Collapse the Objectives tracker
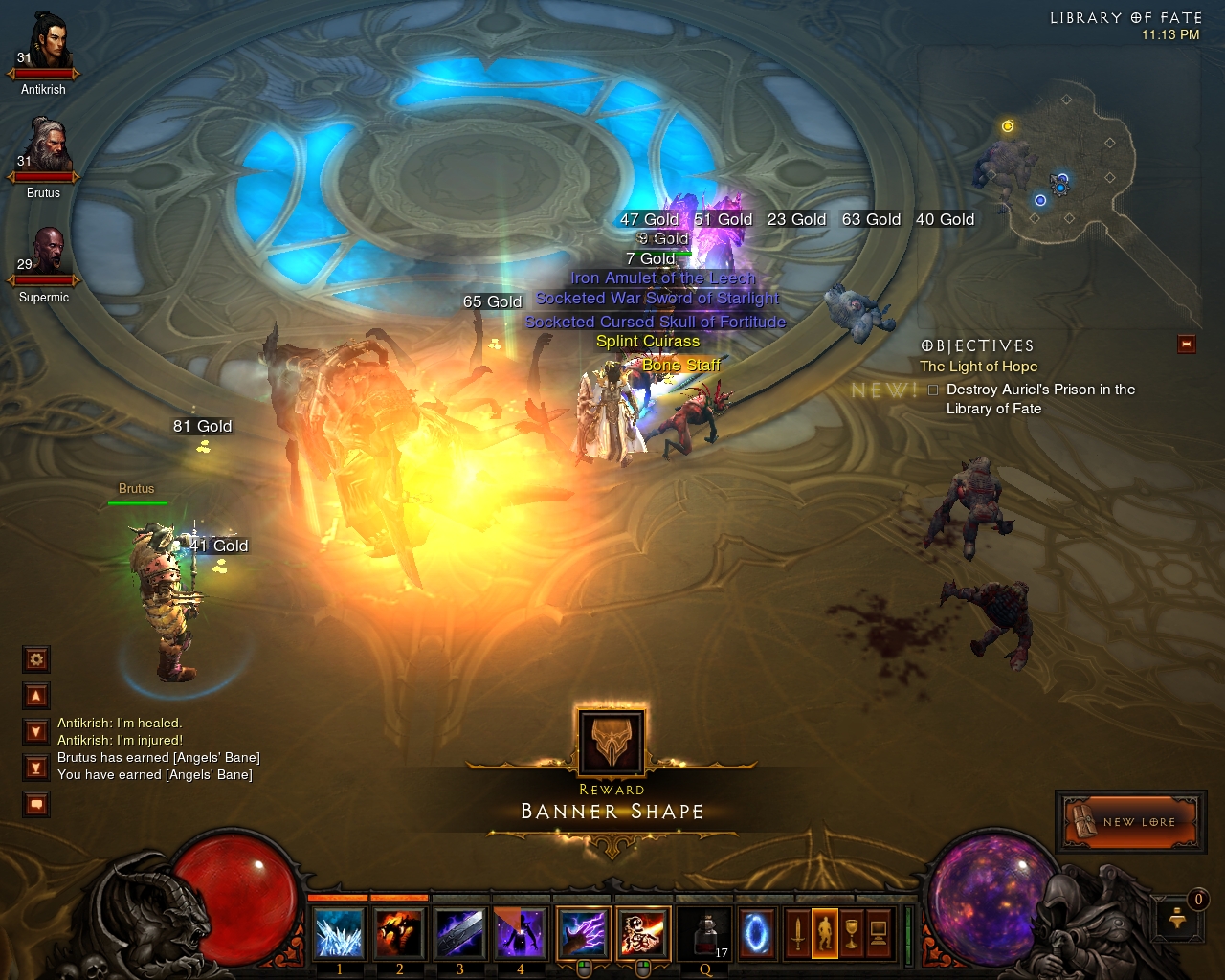Screen dimensions: 1225x980 pos(1187,345)
